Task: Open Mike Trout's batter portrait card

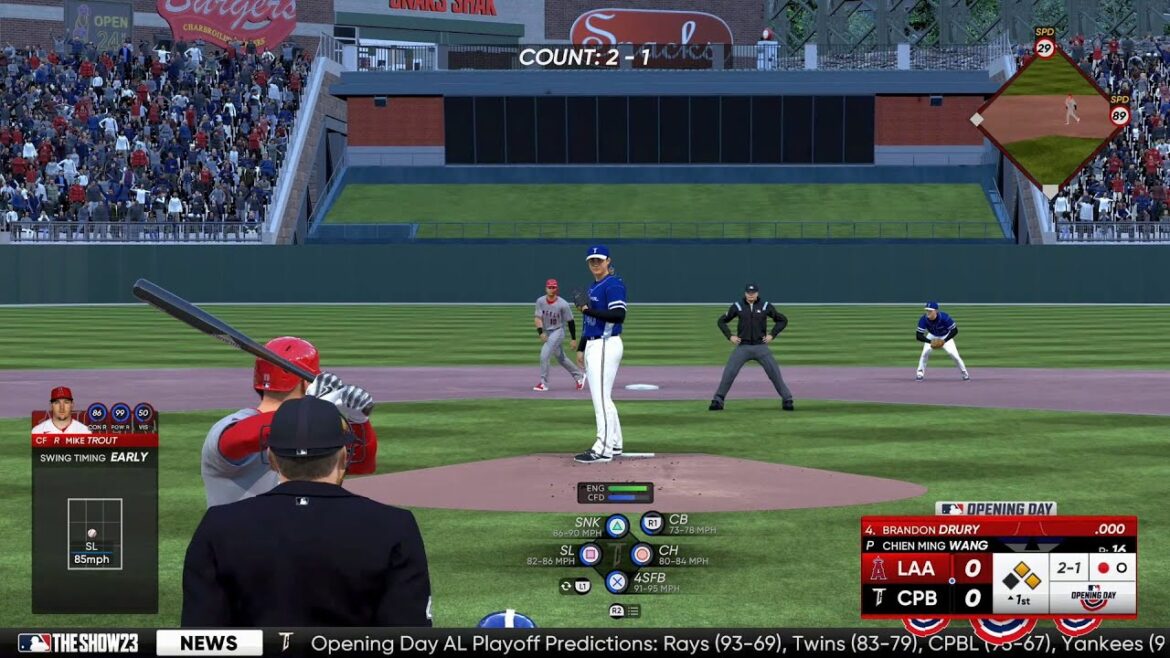Action: pos(61,411)
